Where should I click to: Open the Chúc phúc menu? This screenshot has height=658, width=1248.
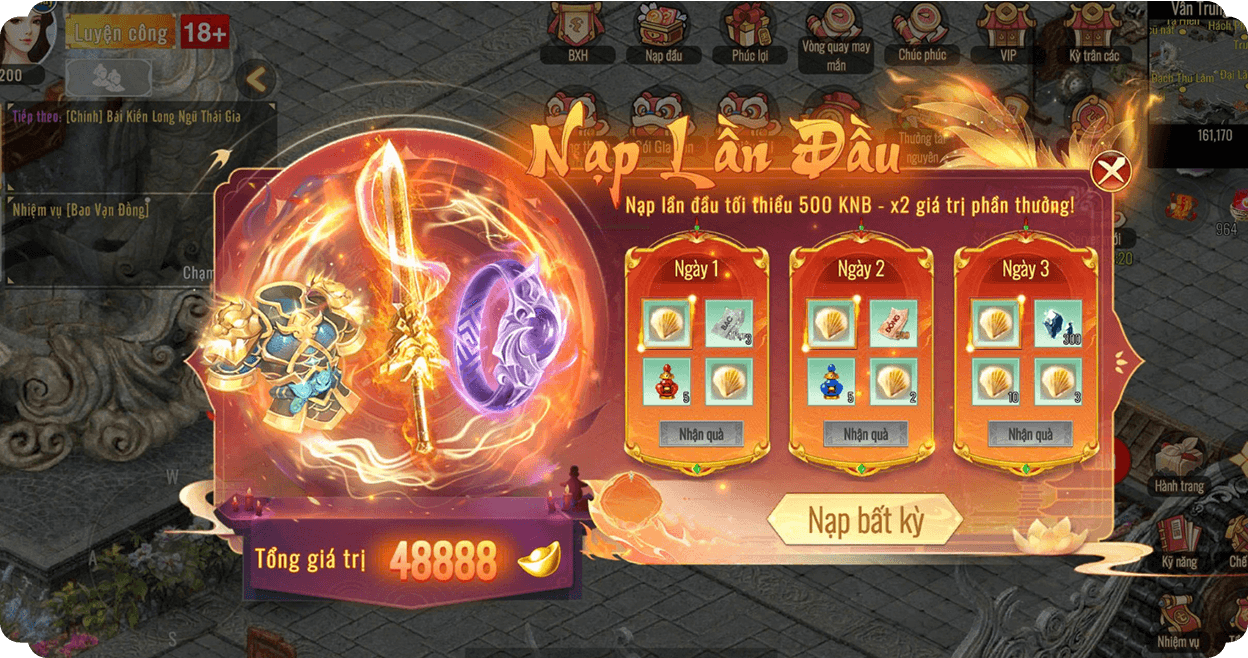pyautogui.click(x=921, y=33)
